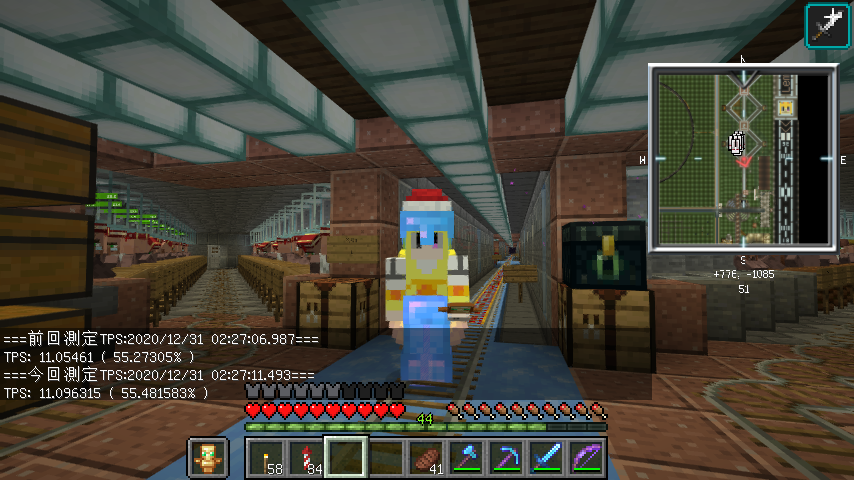Open the minimap
The height and width of the screenshot is (480, 854).
click(742, 157)
